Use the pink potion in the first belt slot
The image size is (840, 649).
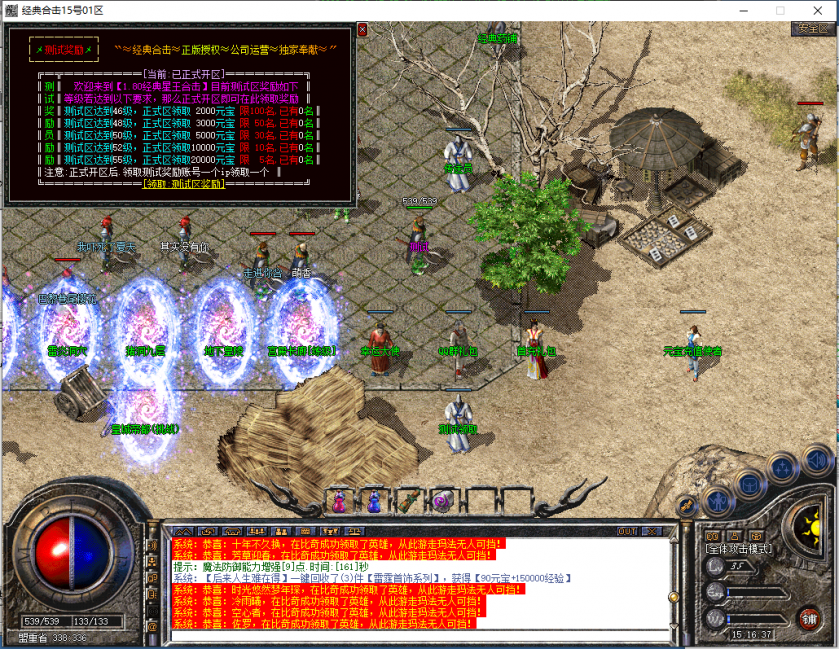coord(340,500)
